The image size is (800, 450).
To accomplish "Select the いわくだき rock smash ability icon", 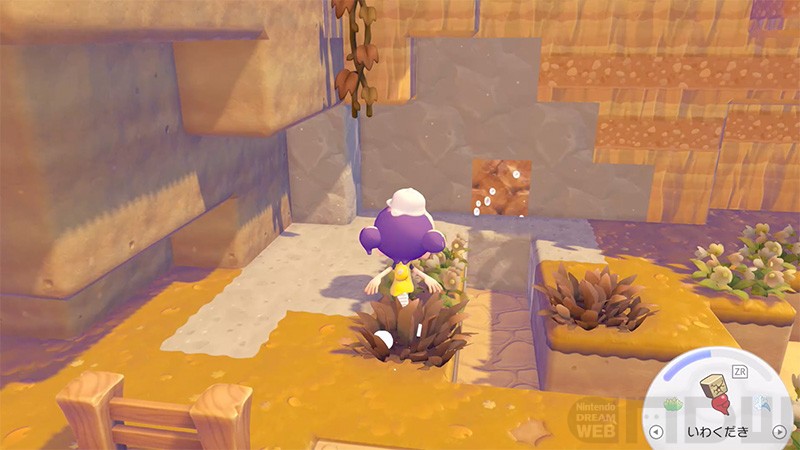I will pos(721,393).
